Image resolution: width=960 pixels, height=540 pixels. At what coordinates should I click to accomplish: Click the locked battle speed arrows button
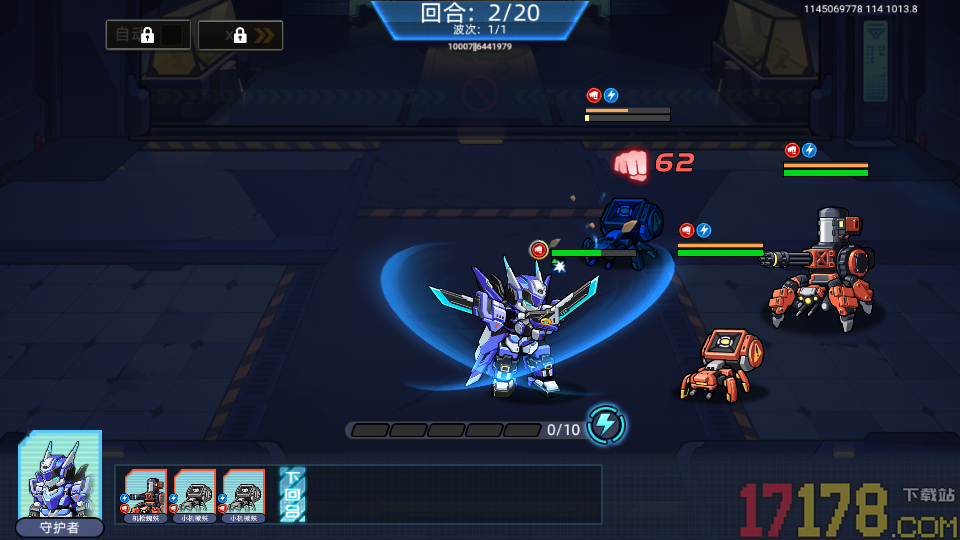click(x=240, y=35)
